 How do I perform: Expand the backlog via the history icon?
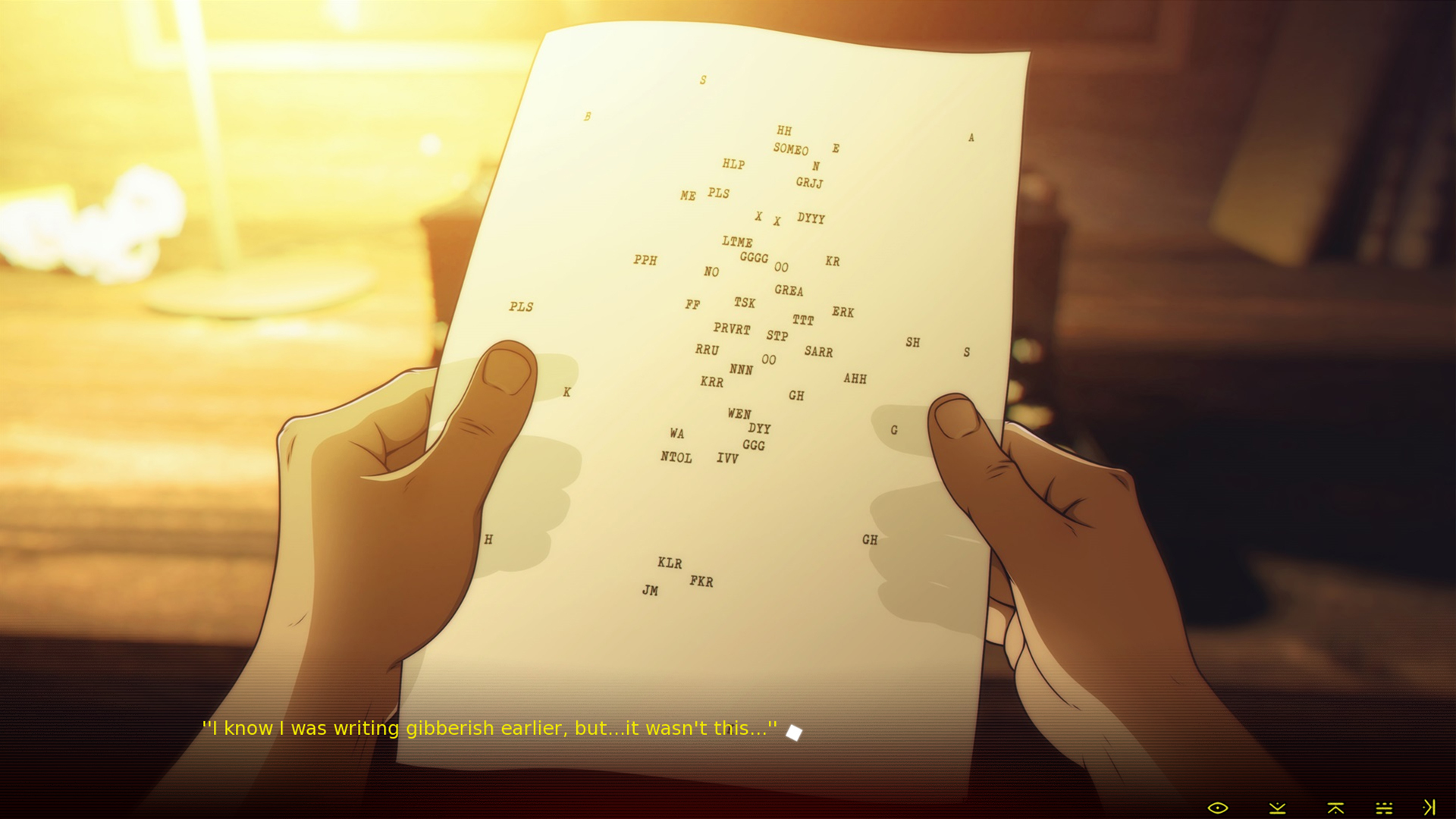(1384, 808)
